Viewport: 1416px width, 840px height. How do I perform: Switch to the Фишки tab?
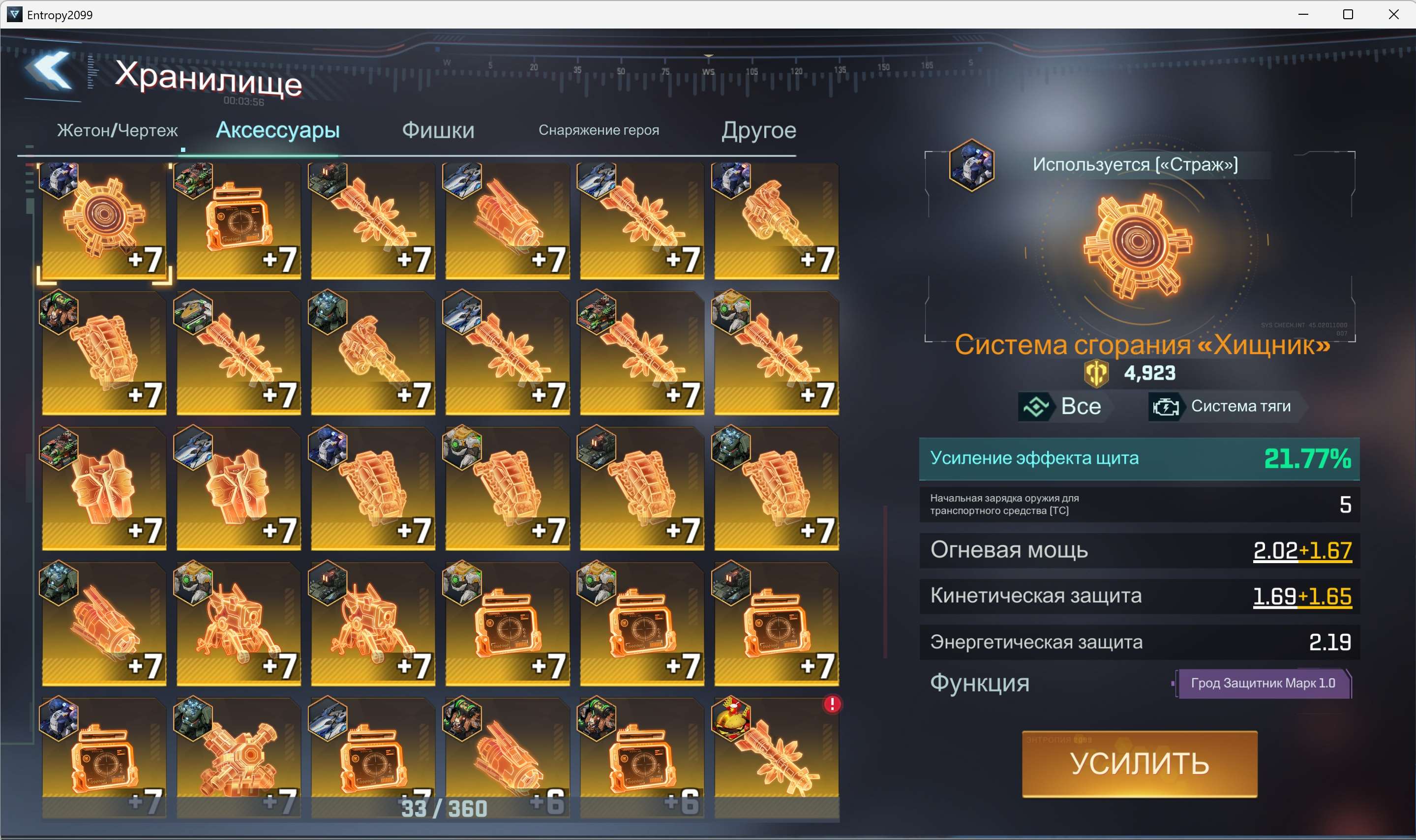[437, 131]
